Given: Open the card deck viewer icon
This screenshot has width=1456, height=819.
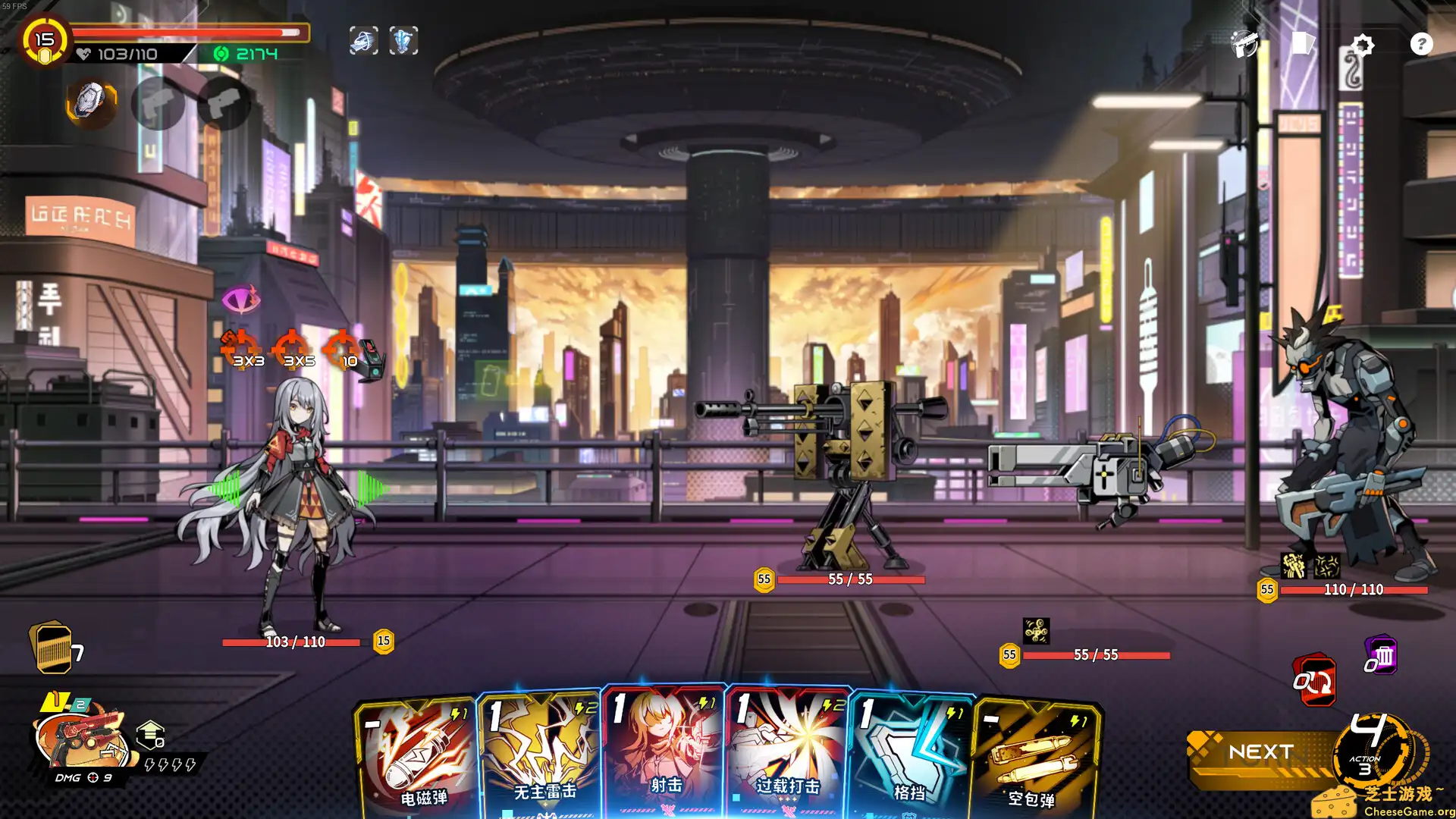Looking at the screenshot, I should click(1302, 43).
